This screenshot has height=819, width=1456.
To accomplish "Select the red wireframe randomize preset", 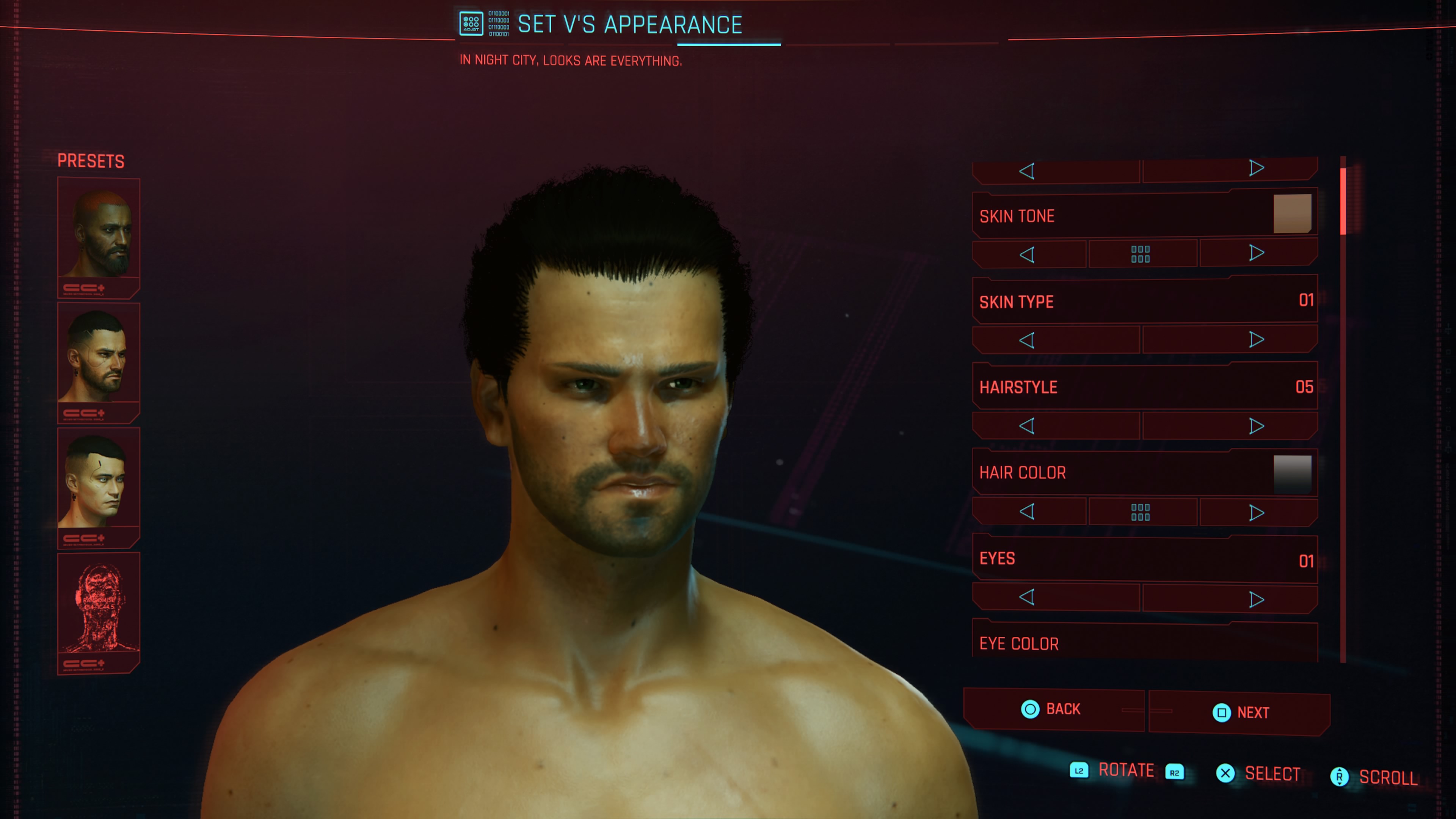I will click(98, 607).
